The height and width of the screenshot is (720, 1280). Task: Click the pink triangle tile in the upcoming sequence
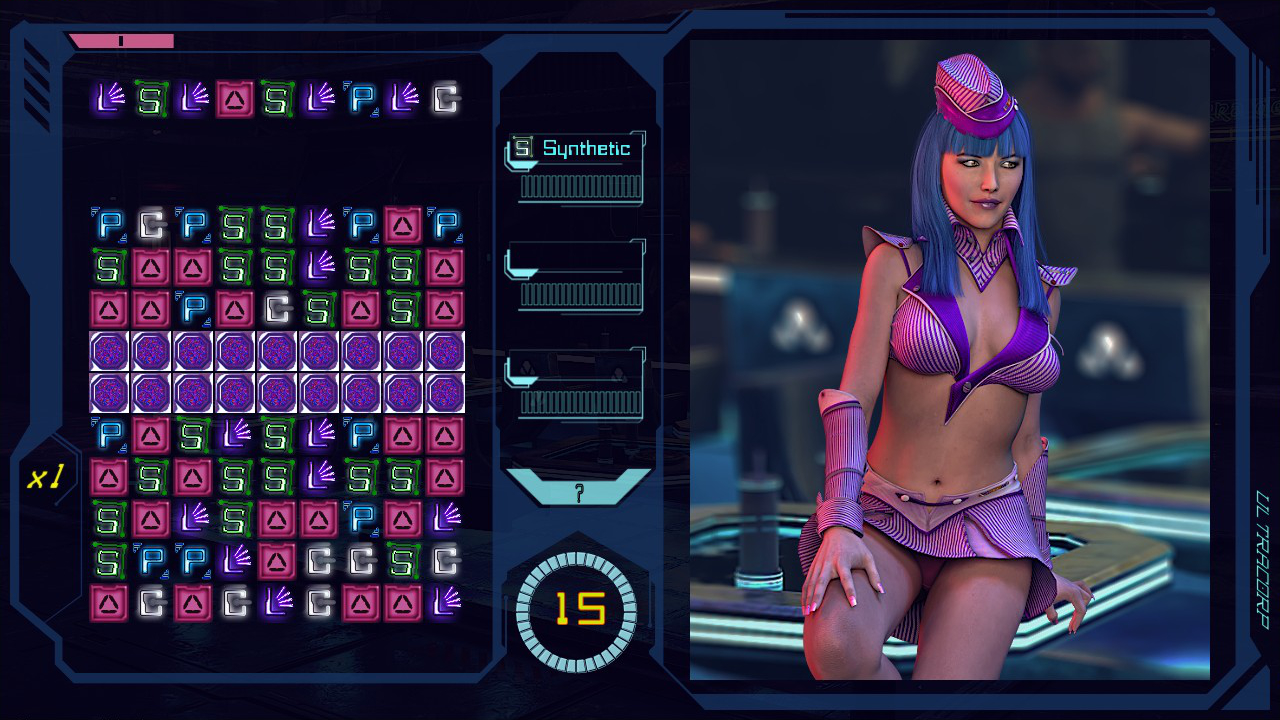point(235,99)
